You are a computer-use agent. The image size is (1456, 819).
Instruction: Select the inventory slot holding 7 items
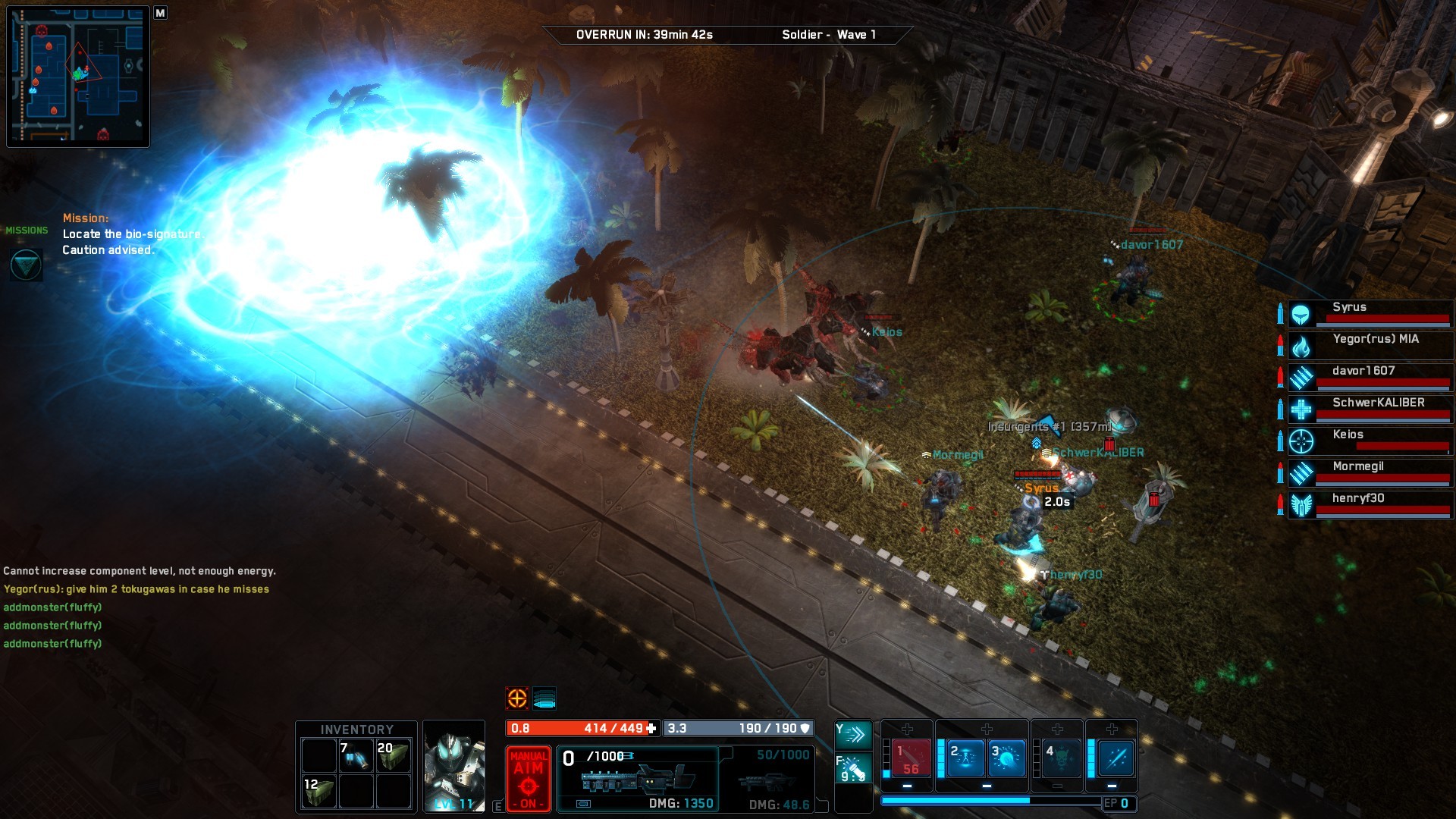(x=356, y=755)
